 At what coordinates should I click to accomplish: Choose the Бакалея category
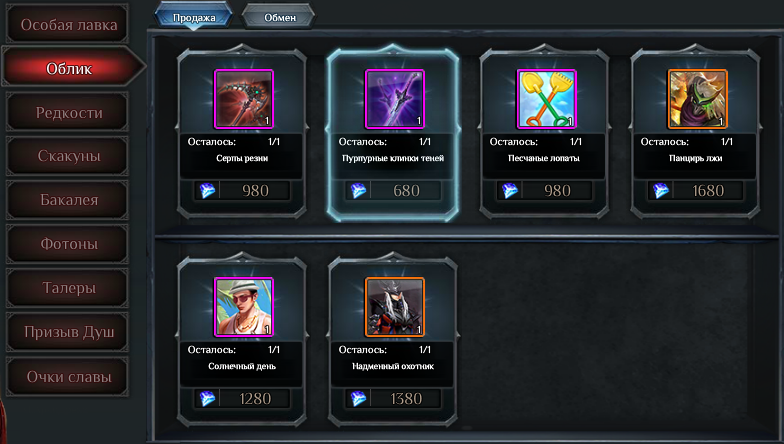68,200
